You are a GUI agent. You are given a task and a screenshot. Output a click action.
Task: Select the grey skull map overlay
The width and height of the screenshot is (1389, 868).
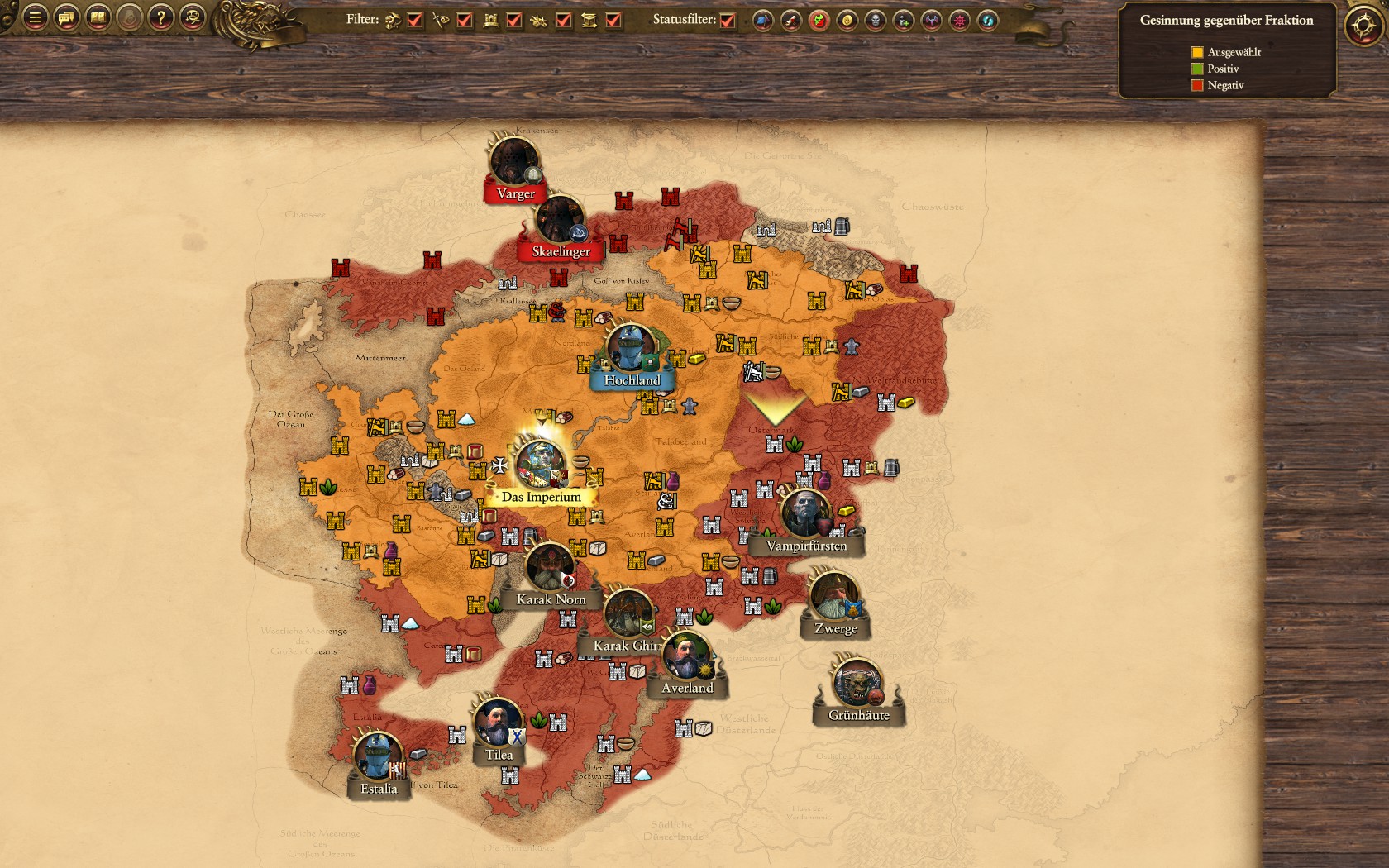pyautogui.click(x=875, y=21)
